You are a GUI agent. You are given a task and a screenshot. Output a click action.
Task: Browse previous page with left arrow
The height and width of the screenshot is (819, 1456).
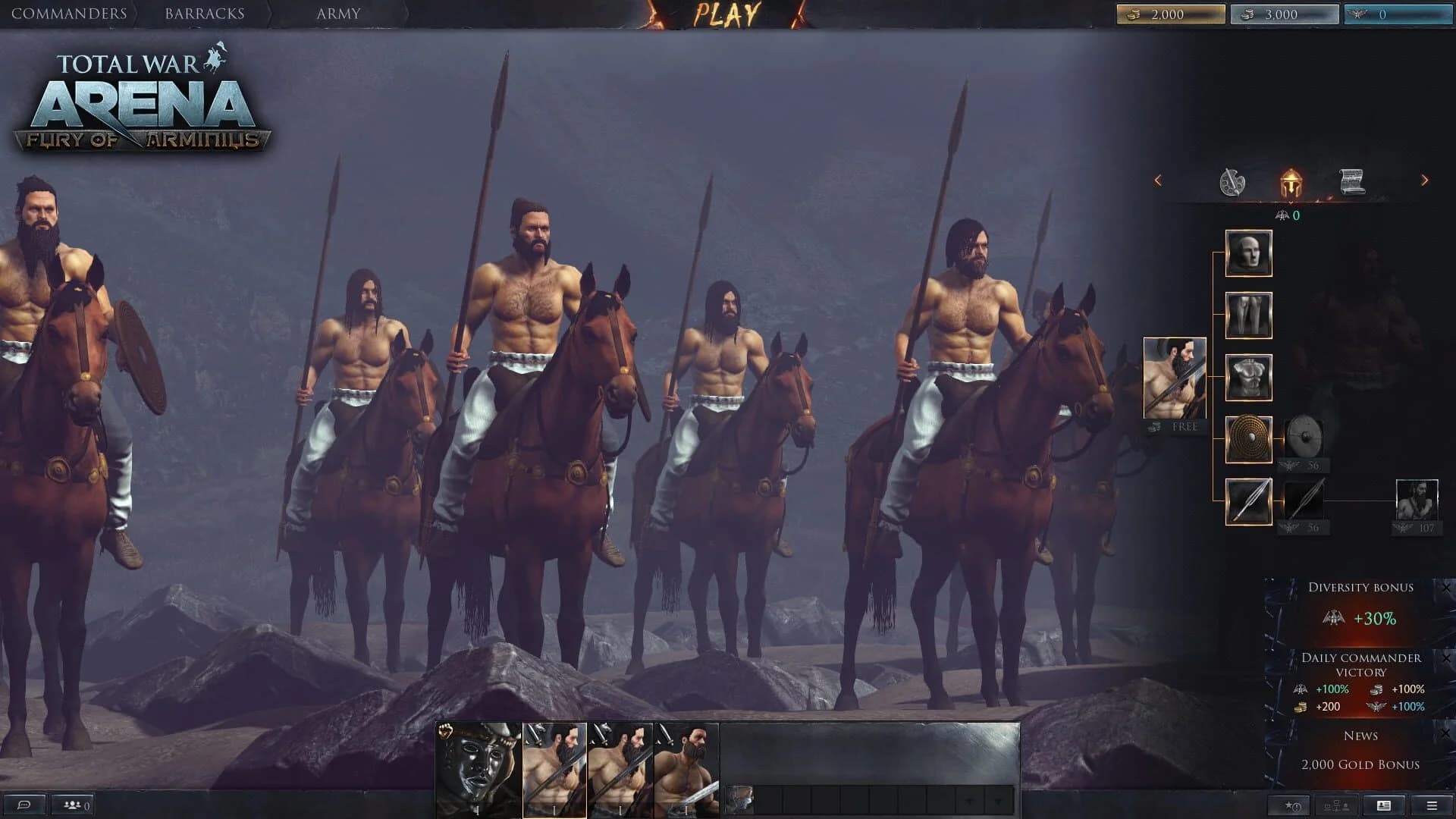click(x=1158, y=180)
